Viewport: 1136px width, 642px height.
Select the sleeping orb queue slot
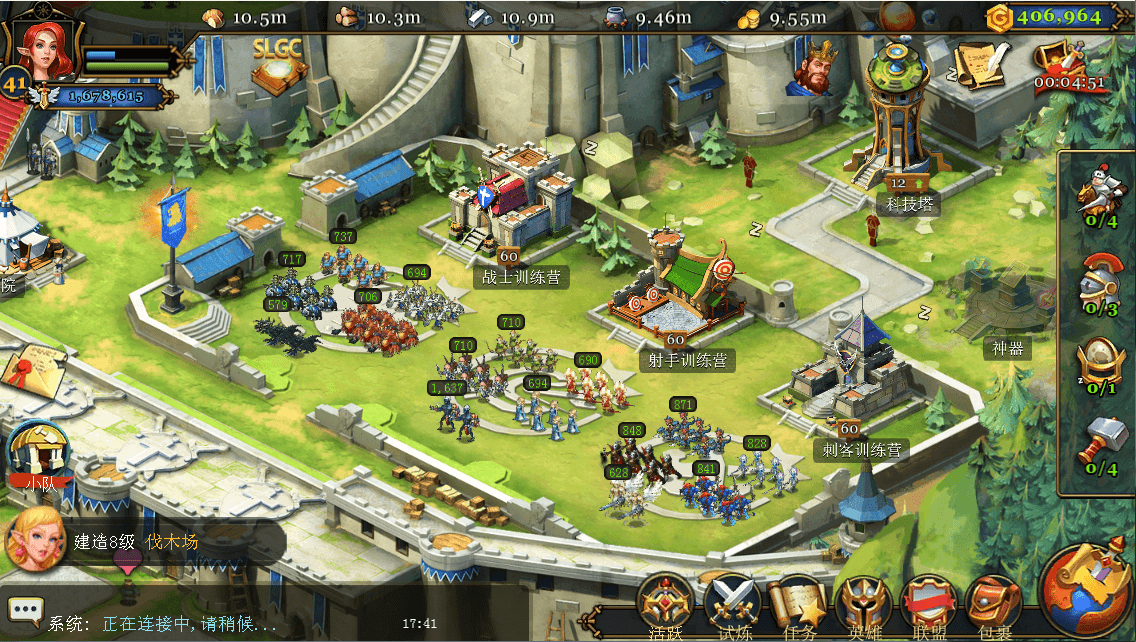1098,365
